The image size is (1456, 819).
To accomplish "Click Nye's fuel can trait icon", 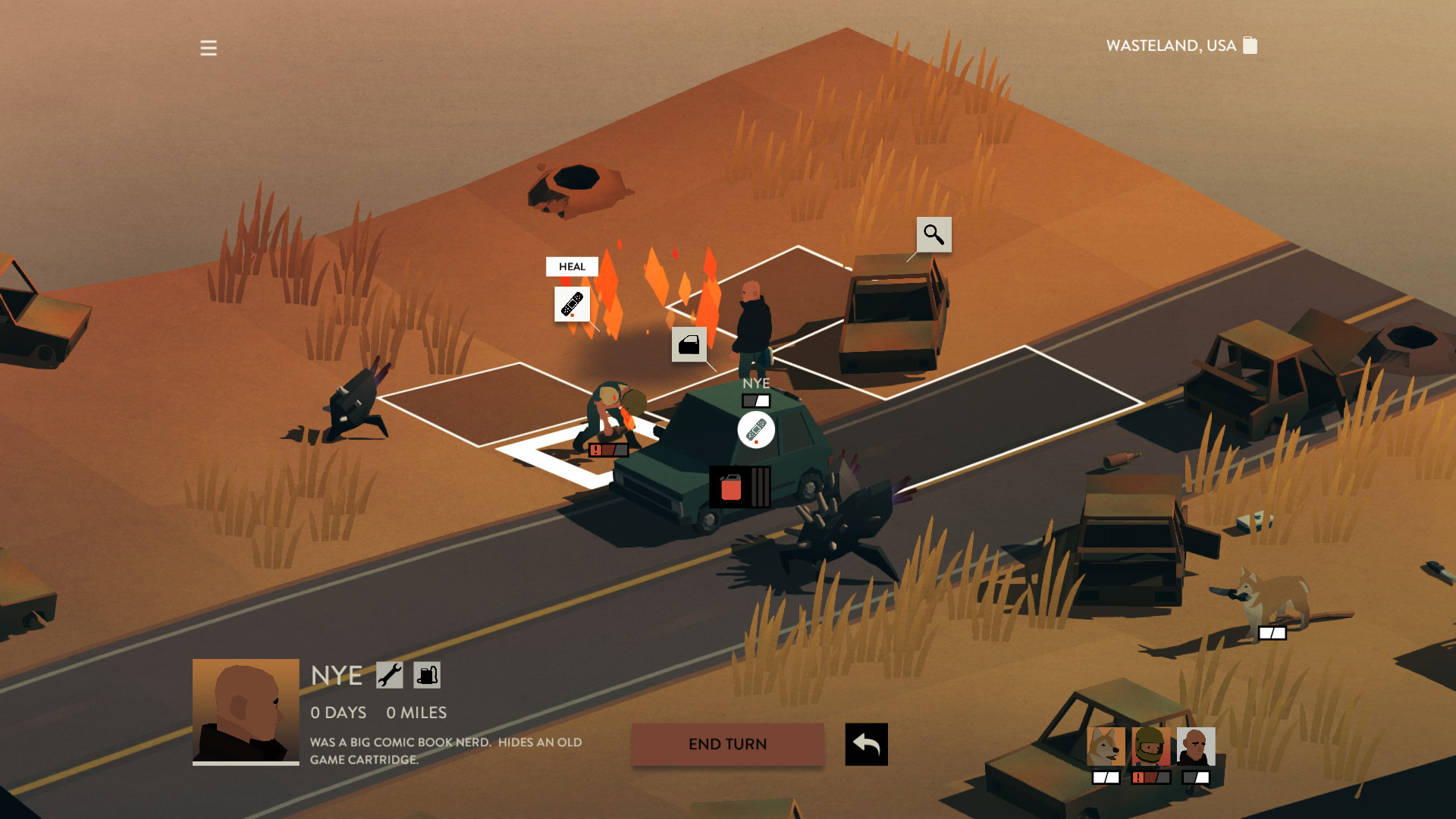I will coord(427,675).
